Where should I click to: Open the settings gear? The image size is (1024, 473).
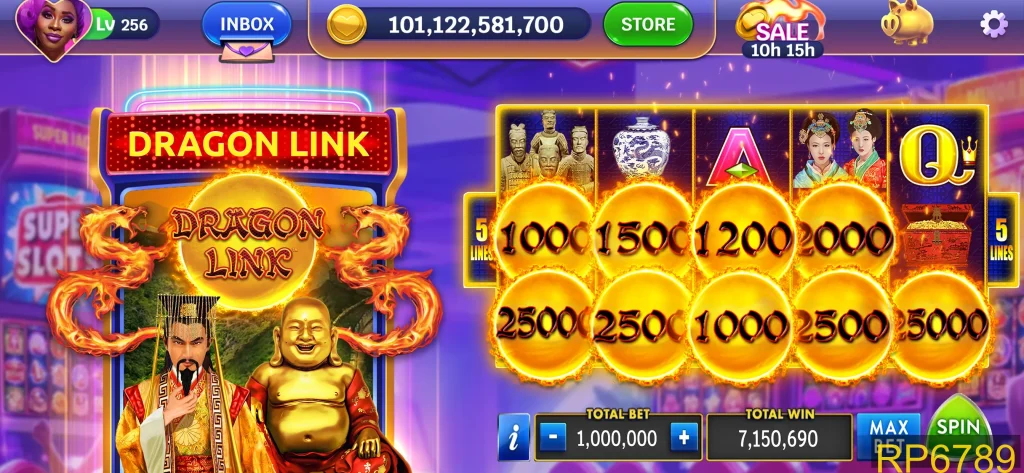click(x=993, y=24)
